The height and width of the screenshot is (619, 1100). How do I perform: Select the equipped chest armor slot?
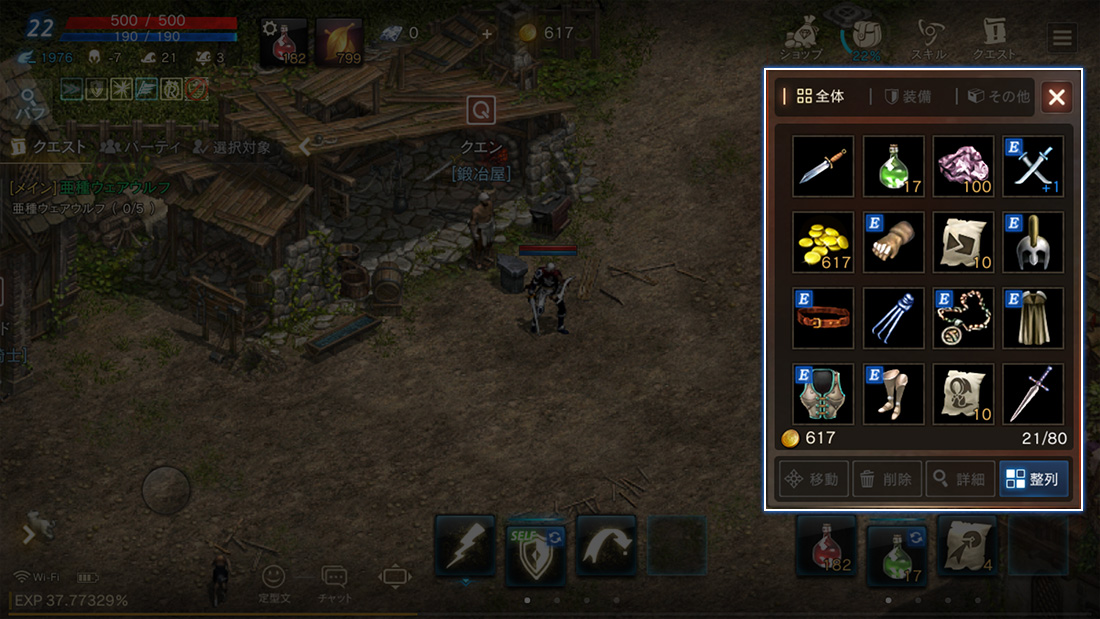[823, 394]
